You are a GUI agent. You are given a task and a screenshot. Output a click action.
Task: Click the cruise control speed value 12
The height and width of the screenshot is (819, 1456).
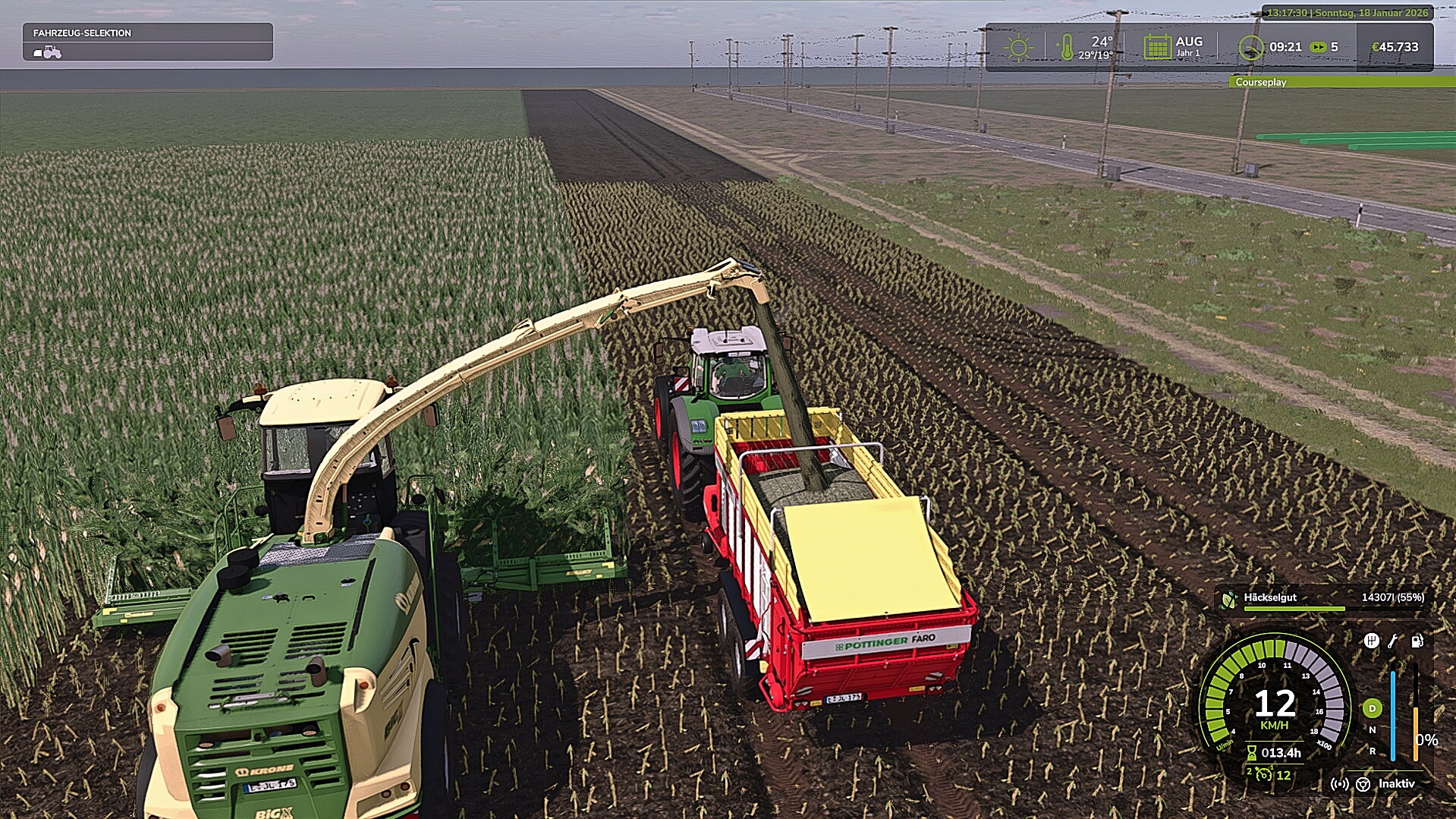[x=1282, y=775]
